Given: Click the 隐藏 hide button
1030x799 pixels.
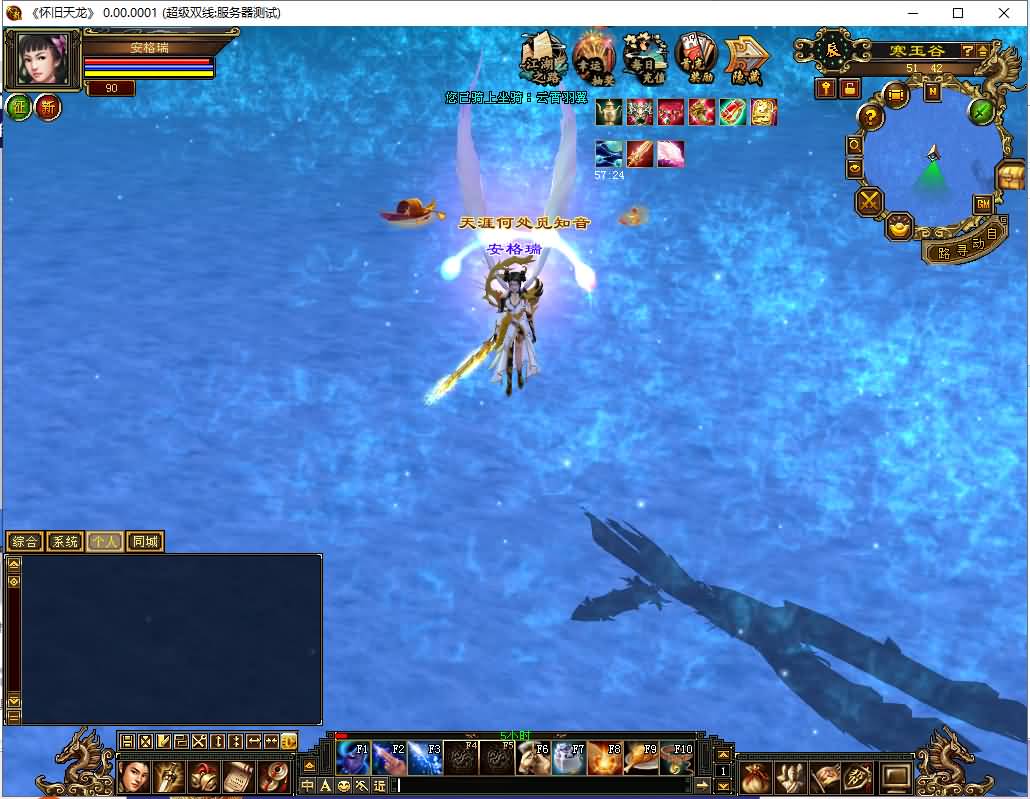Looking at the screenshot, I should click(745, 58).
